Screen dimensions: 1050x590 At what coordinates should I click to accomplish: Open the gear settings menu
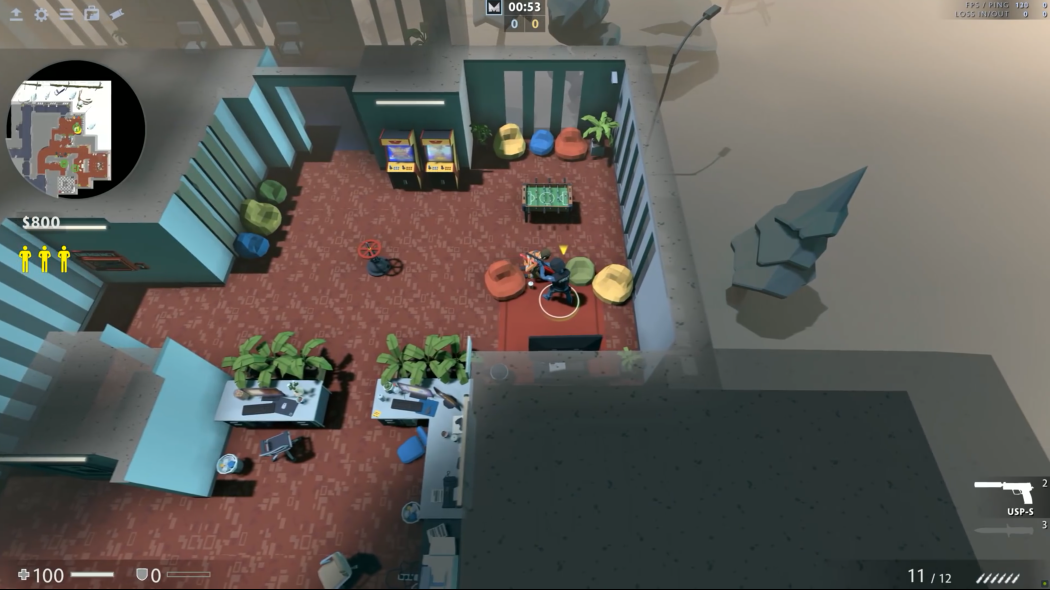41,14
